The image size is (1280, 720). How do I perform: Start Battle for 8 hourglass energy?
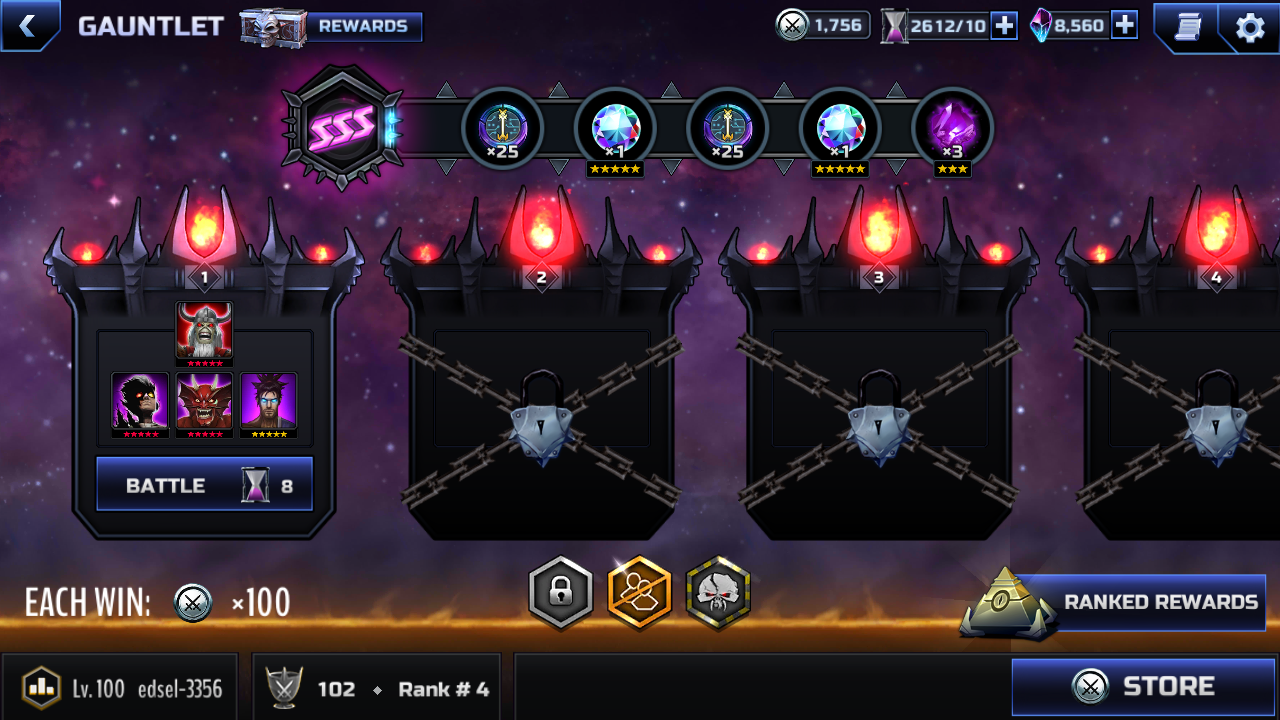tap(205, 485)
